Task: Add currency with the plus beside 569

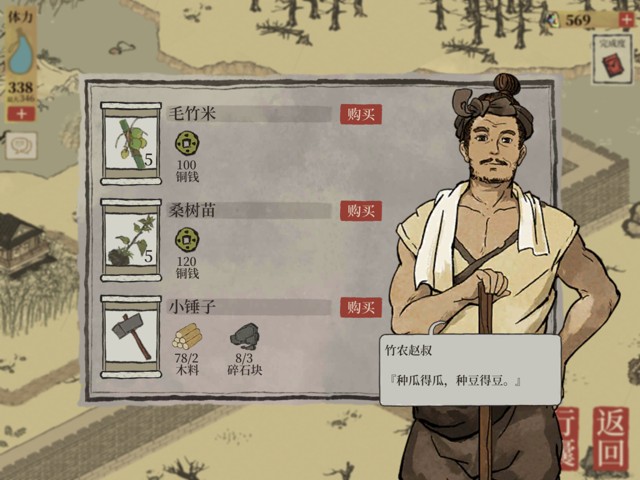Action: (627, 20)
